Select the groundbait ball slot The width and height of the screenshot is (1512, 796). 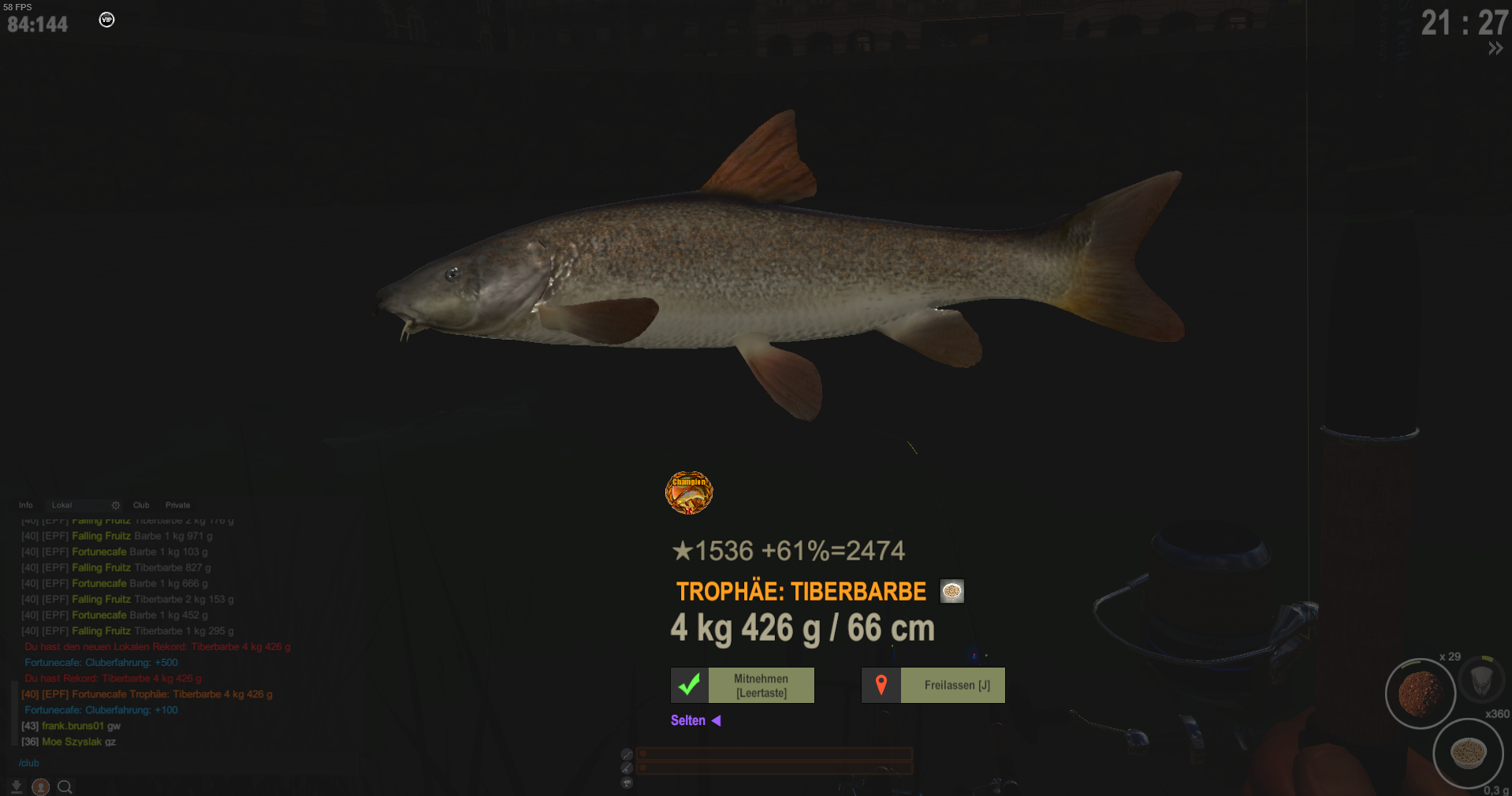tap(1420, 694)
